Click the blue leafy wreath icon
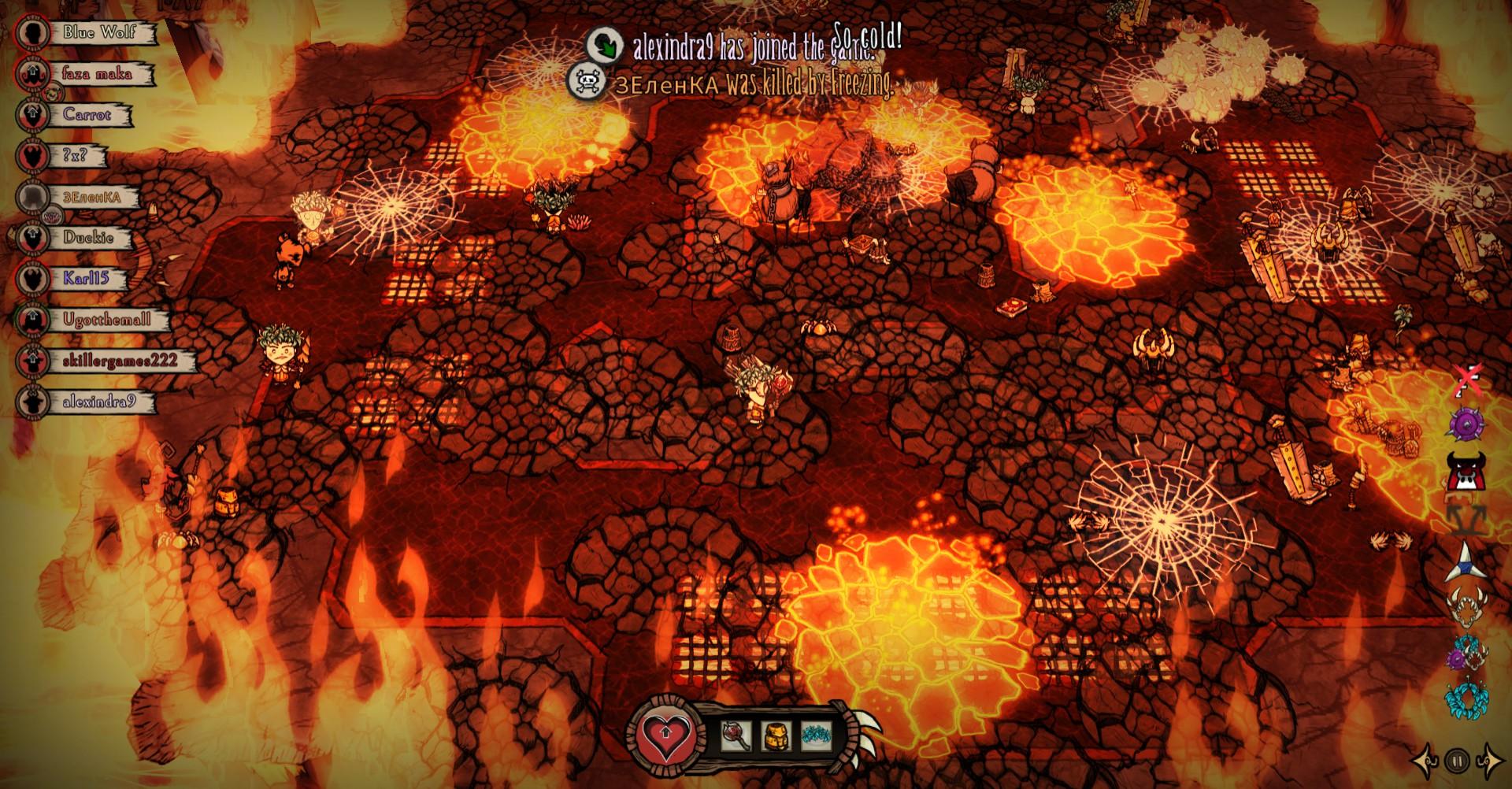Viewport: 1512px width, 789px height. pyautogui.click(x=1465, y=698)
